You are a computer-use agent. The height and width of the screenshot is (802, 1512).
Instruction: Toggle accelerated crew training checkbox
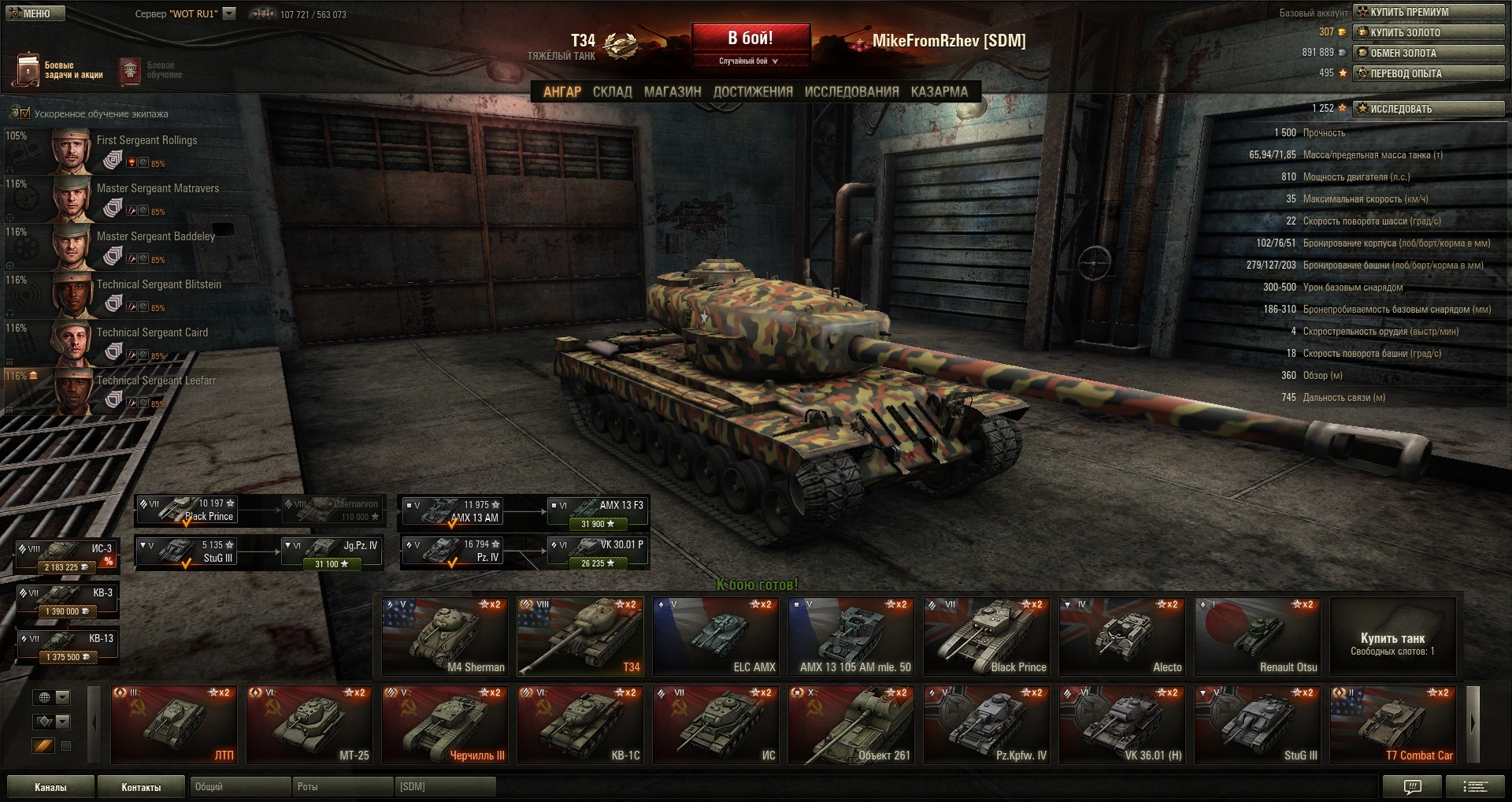click(x=24, y=113)
